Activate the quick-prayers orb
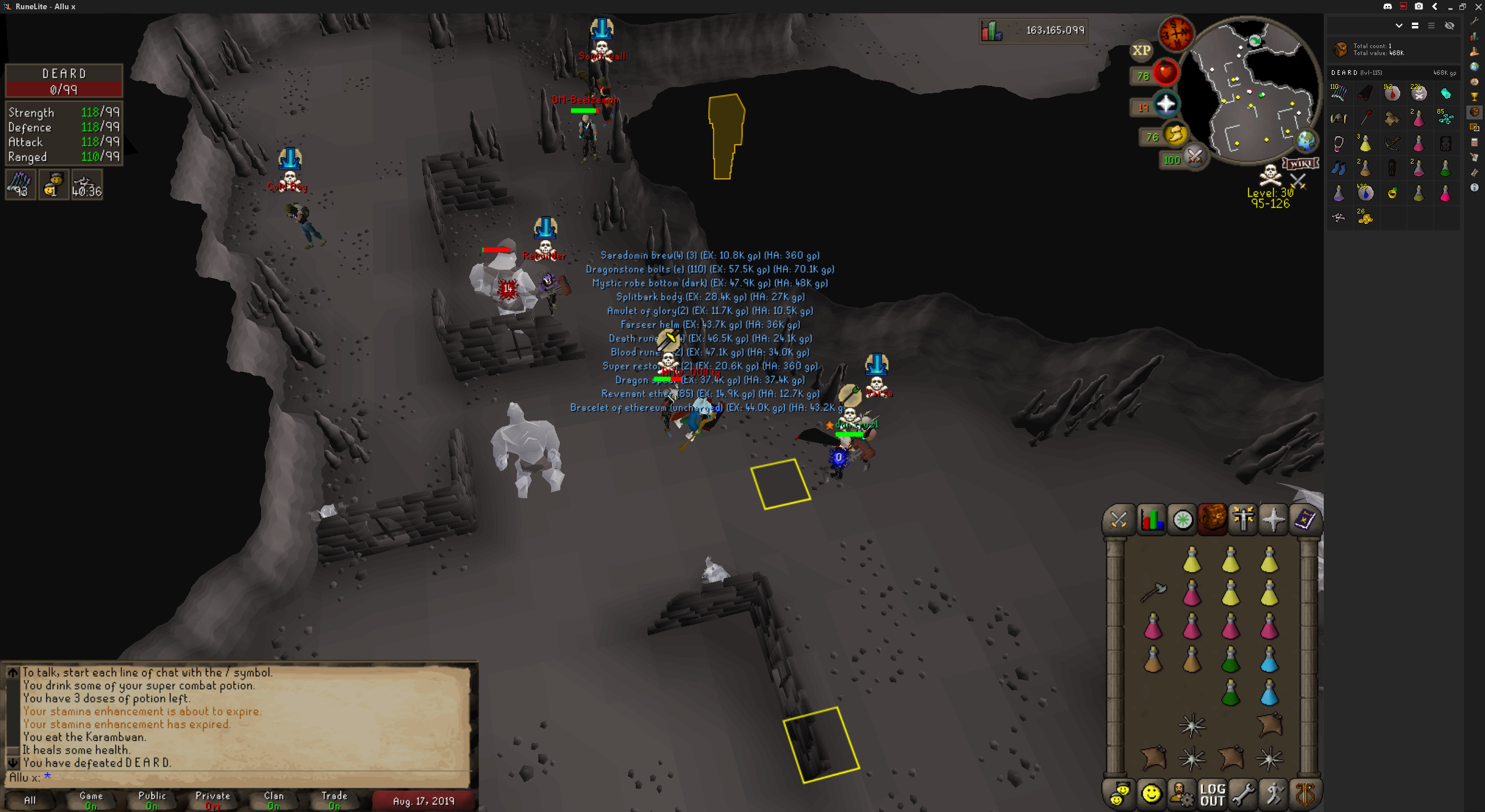Viewport: 1485px width, 812px height. [1165, 105]
